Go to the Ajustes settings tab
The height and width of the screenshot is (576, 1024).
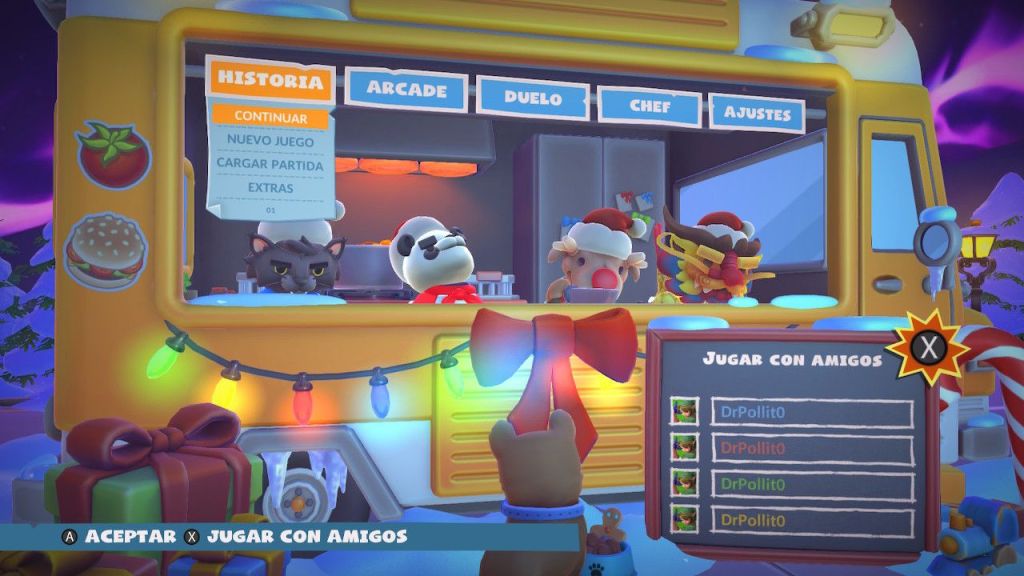pyautogui.click(x=756, y=114)
